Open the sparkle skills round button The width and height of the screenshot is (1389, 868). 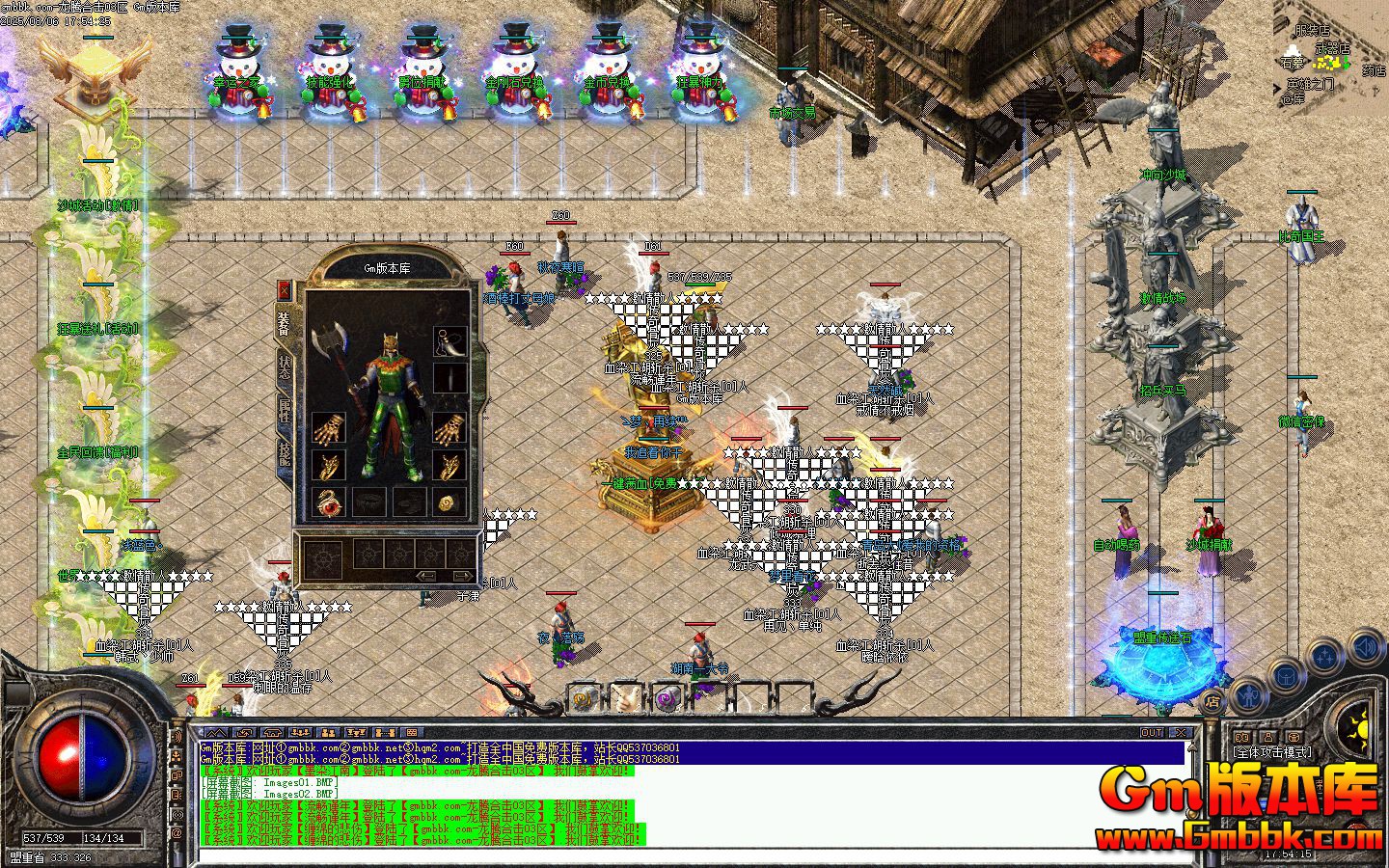(1326, 657)
